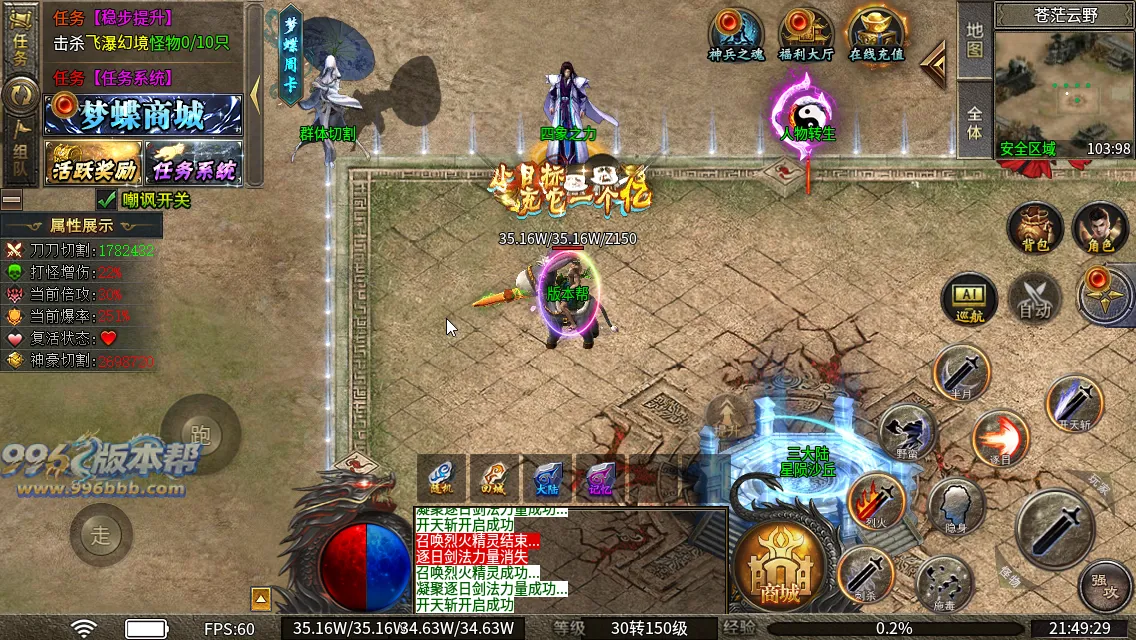Use the 回城 return-to-town item
This screenshot has width=1136, height=640.
tap(494, 478)
